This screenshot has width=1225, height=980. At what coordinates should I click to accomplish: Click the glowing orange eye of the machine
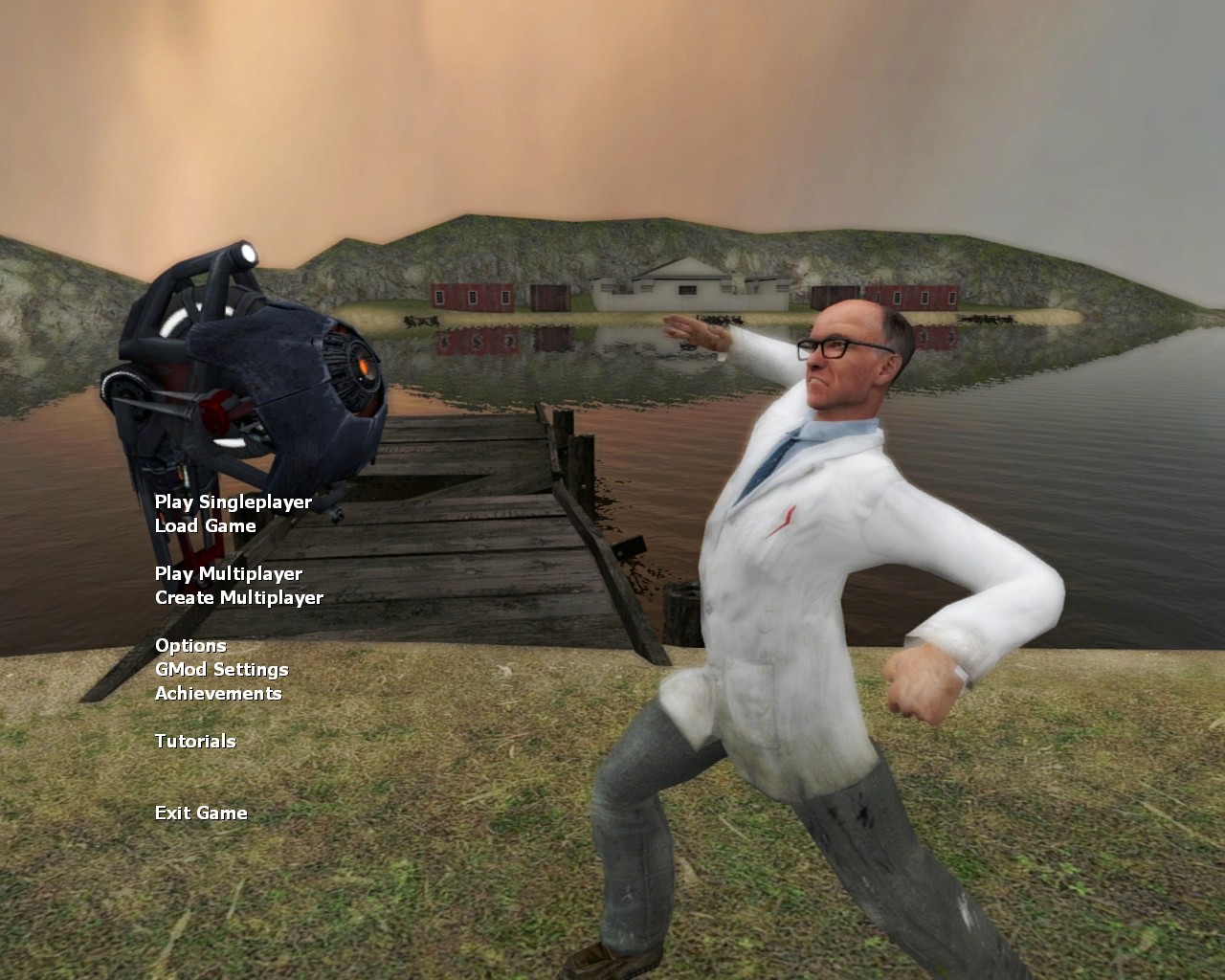[x=362, y=364]
